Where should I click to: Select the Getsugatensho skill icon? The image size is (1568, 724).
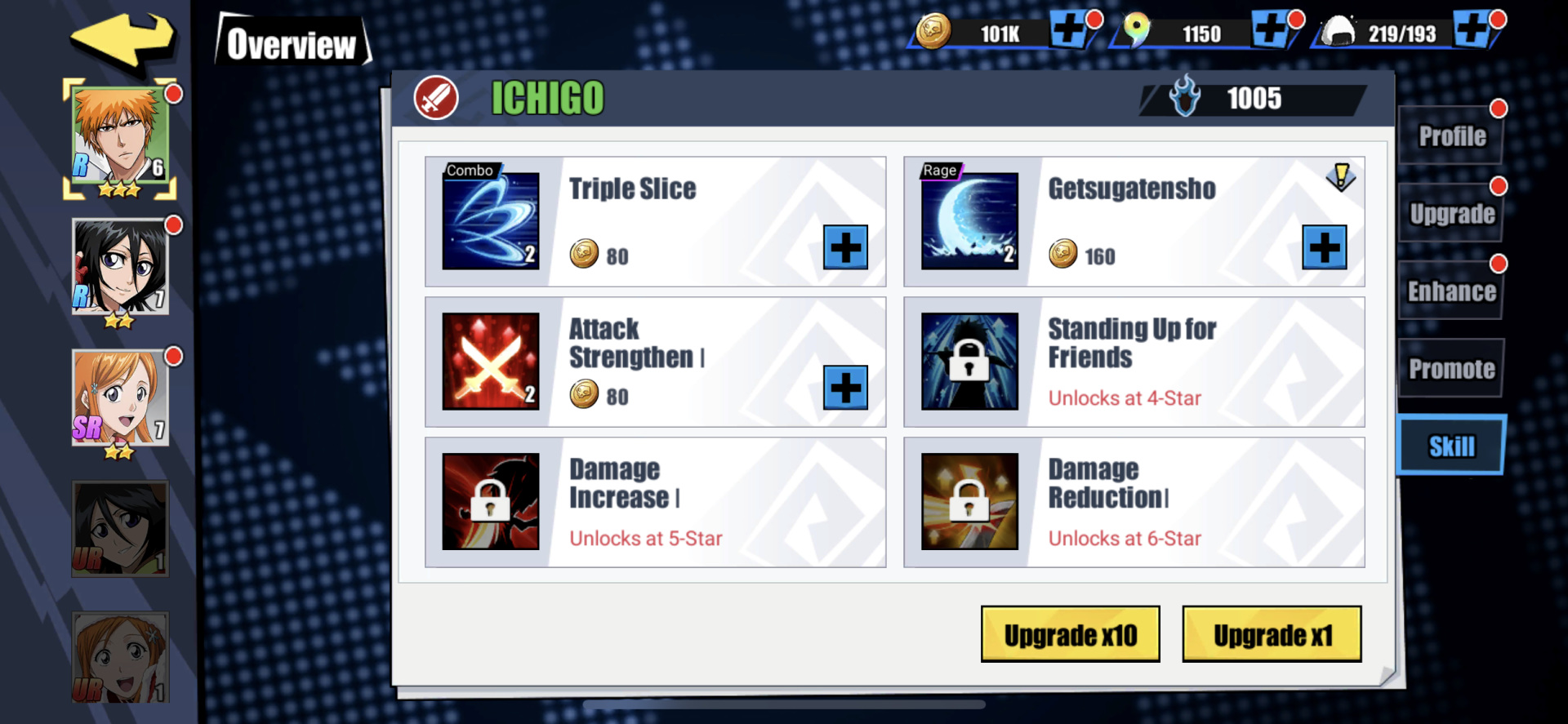point(969,219)
